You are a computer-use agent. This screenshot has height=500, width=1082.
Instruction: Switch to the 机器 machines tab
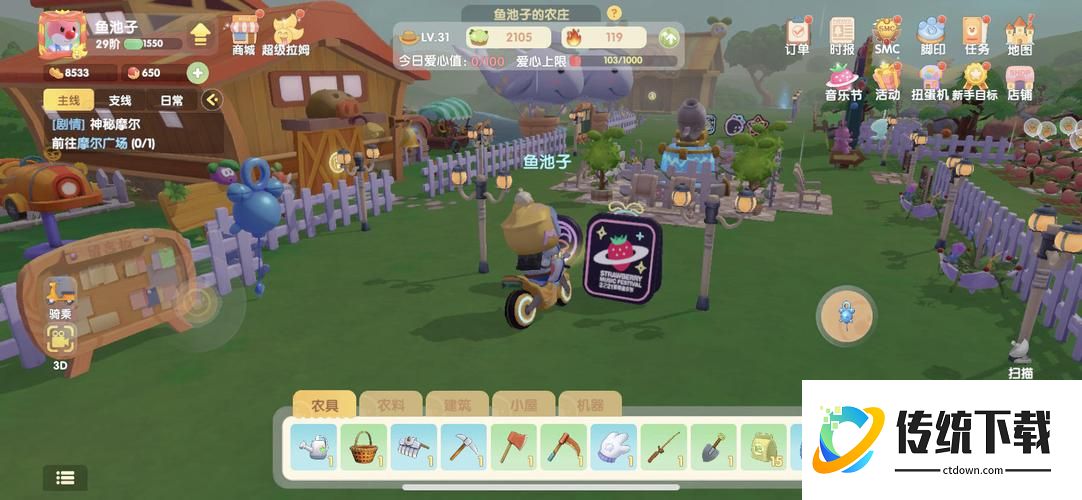pyautogui.click(x=590, y=405)
